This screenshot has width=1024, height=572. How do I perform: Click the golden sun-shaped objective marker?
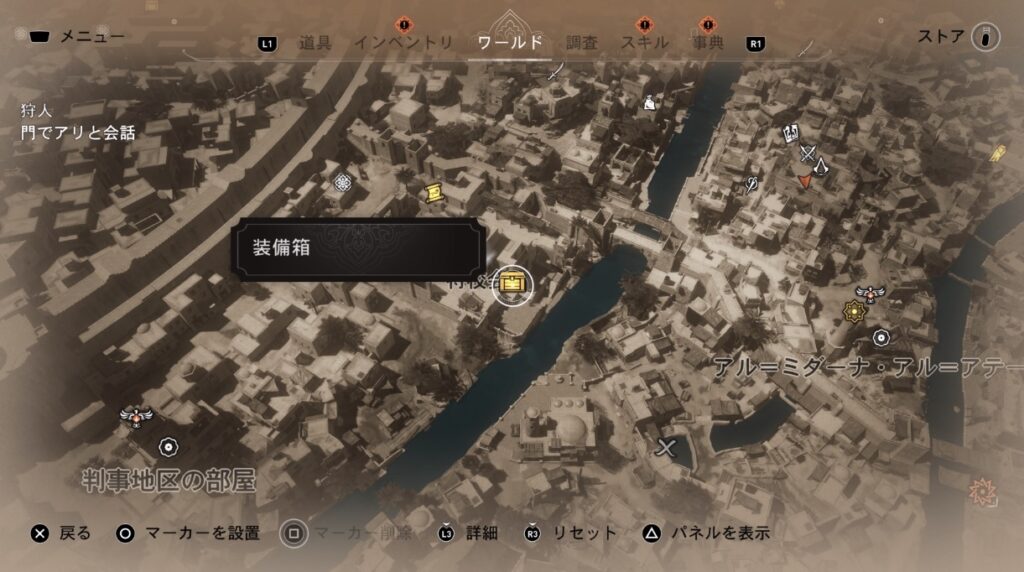click(854, 312)
